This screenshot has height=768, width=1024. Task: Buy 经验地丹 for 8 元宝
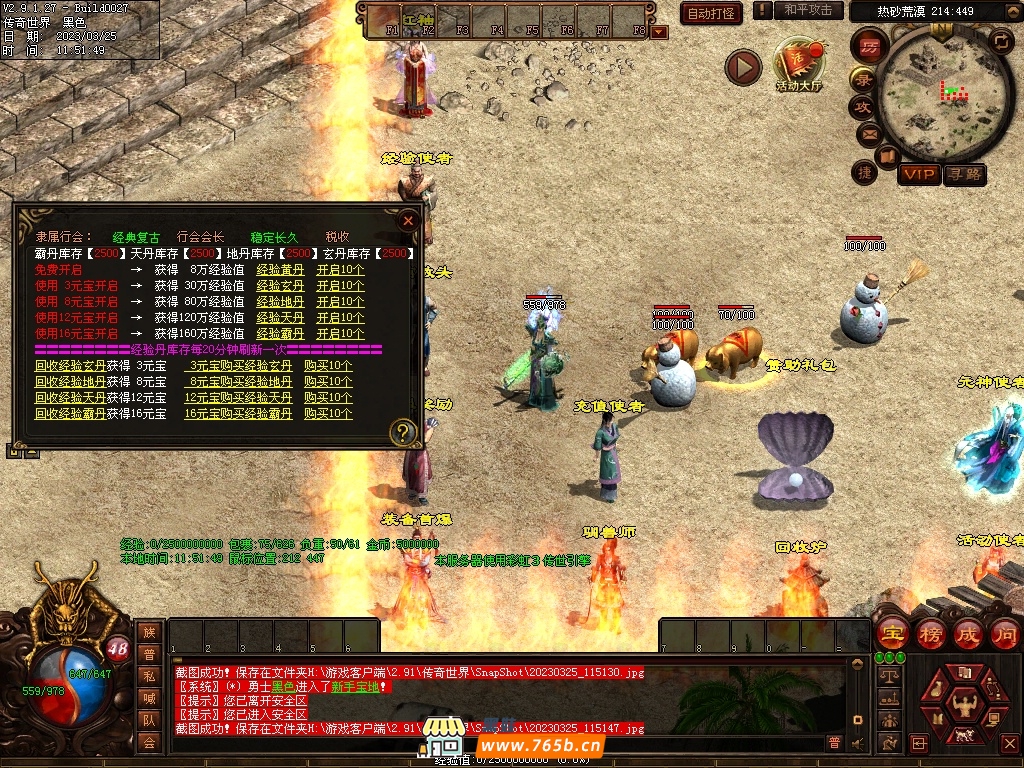point(239,382)
